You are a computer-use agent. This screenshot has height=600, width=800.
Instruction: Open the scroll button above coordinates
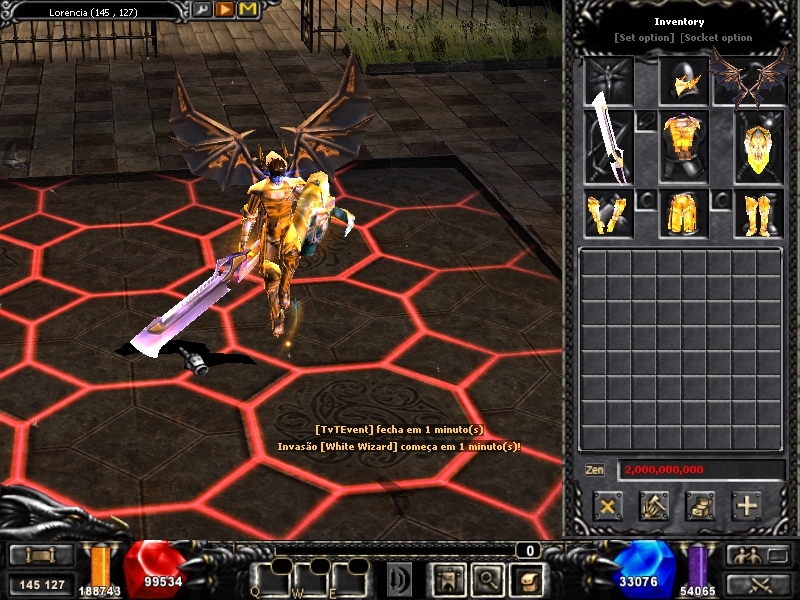(x=39, y=555)
